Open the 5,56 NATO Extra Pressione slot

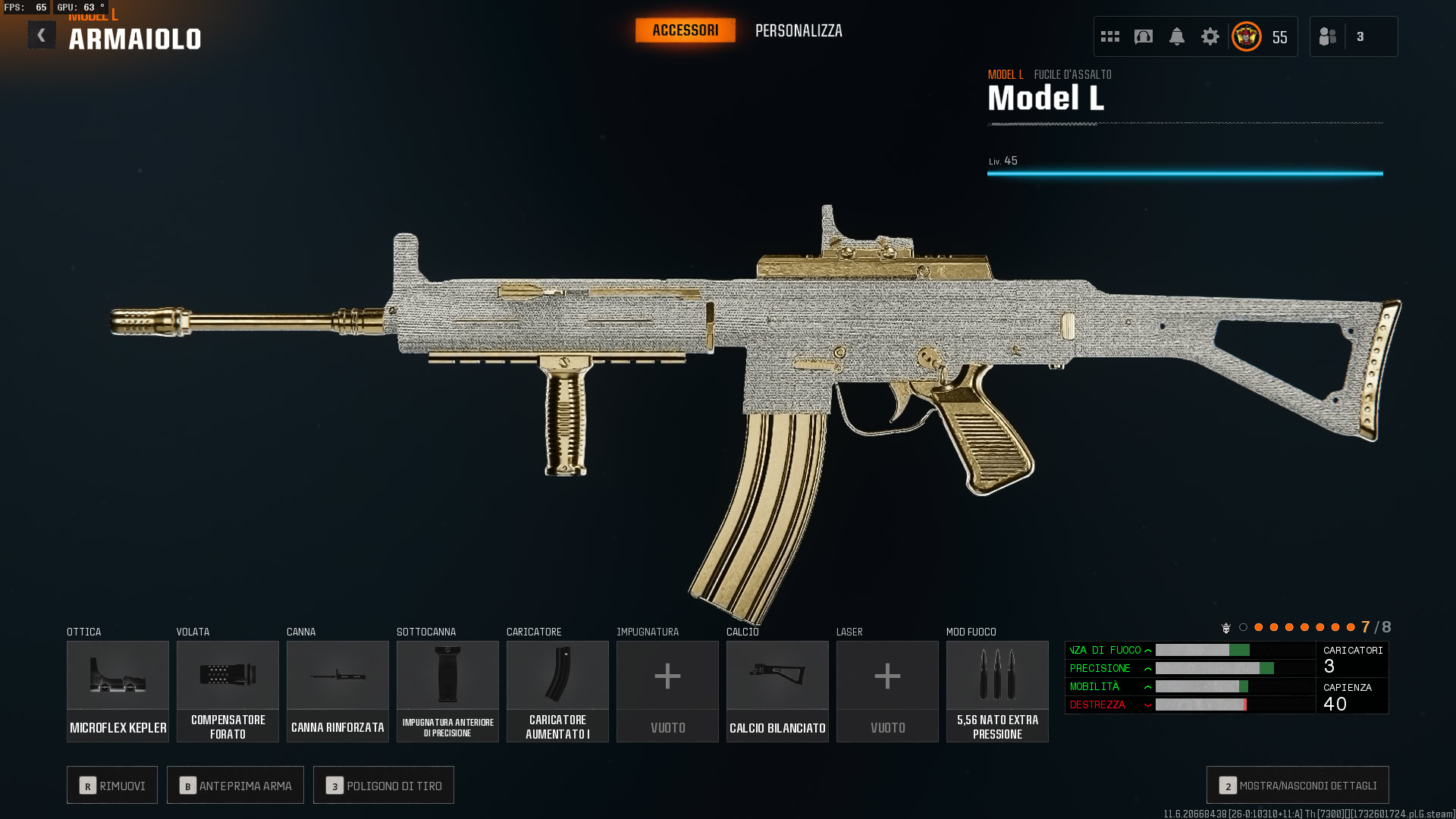pos(997,691)
